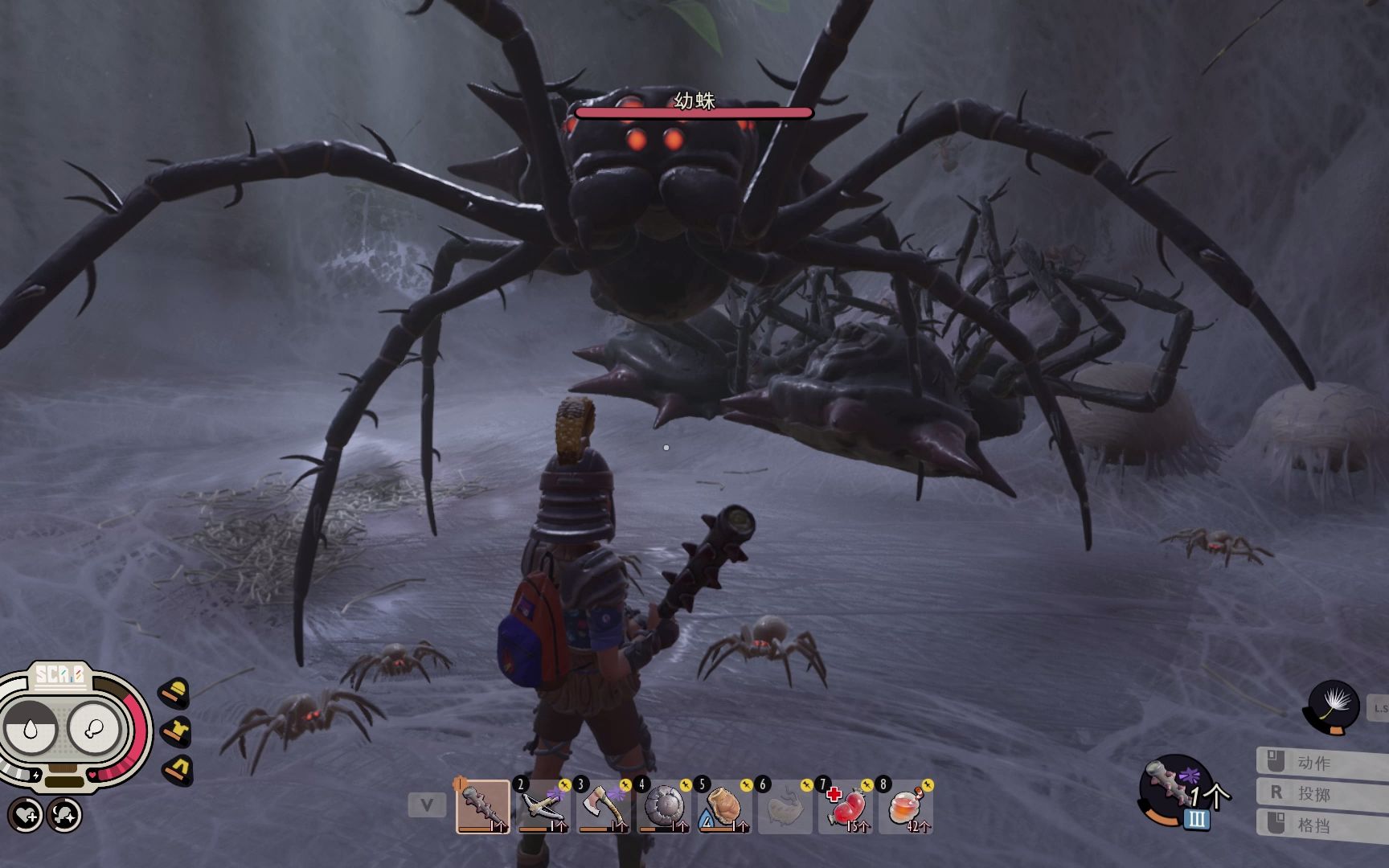The width and height of the screenshot is (1389, 868).
Task: Select the canteen in hotbar slot 5
Action: tap(724, 806)
